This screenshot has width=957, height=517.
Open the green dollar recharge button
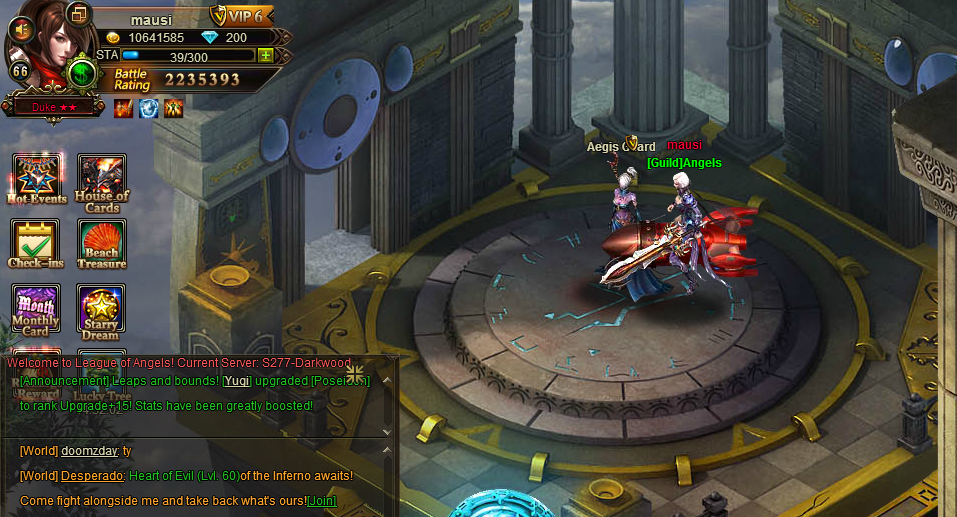[83, 73]
